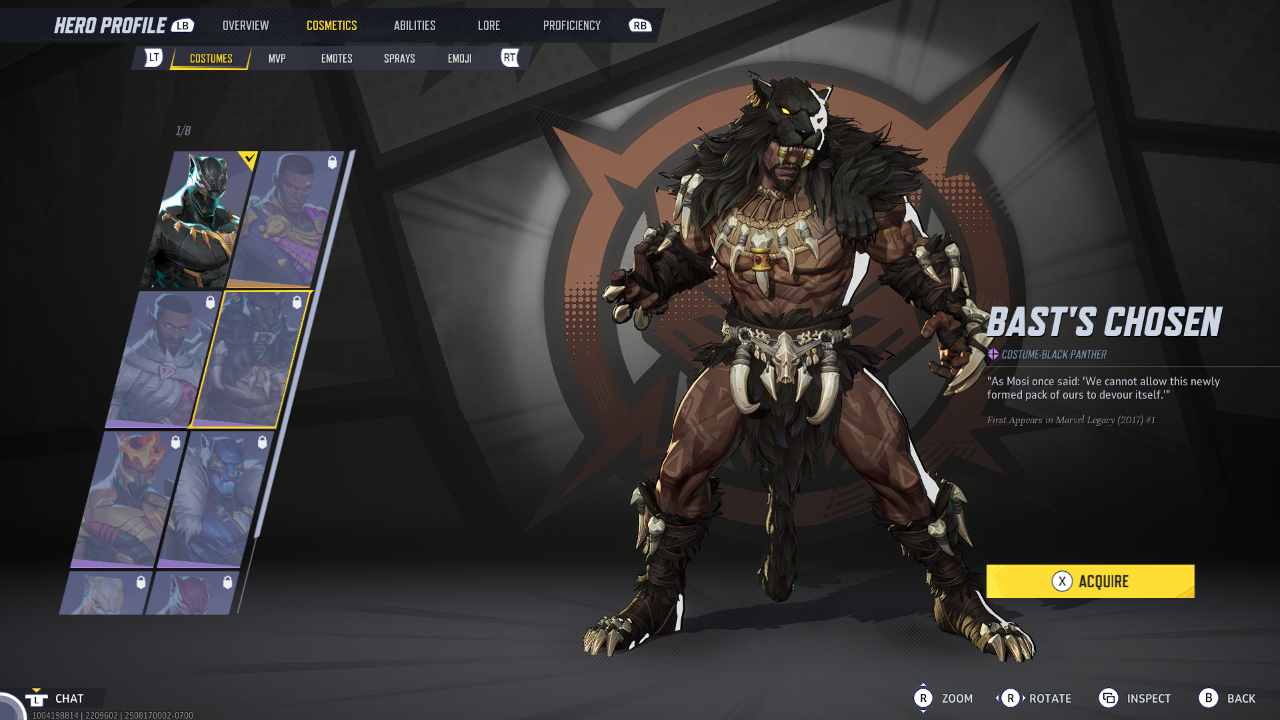Inspect the costume with the Inspect button
Image resolution: width=1280 pixels, height=720 pixels.
pos(1135,698)
